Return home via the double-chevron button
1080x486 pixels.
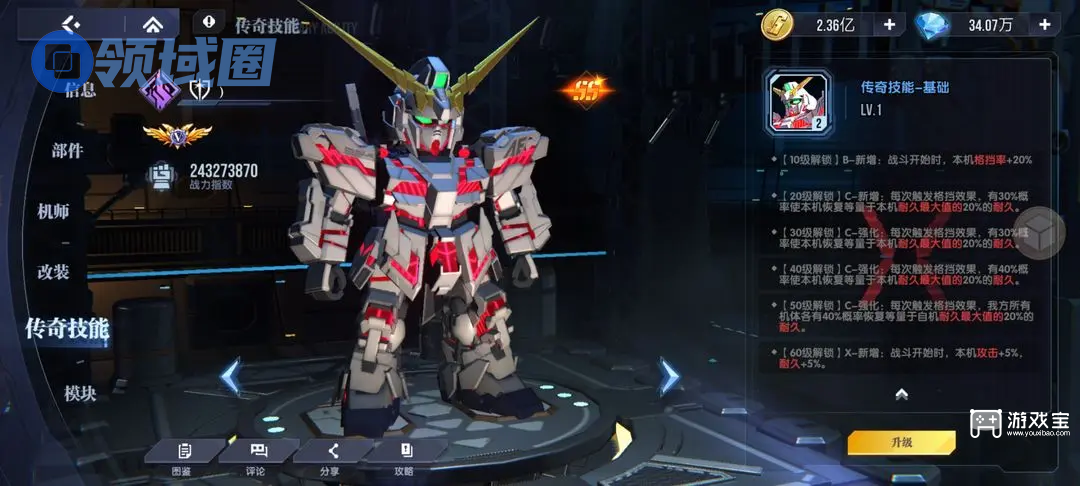[152, 22]
